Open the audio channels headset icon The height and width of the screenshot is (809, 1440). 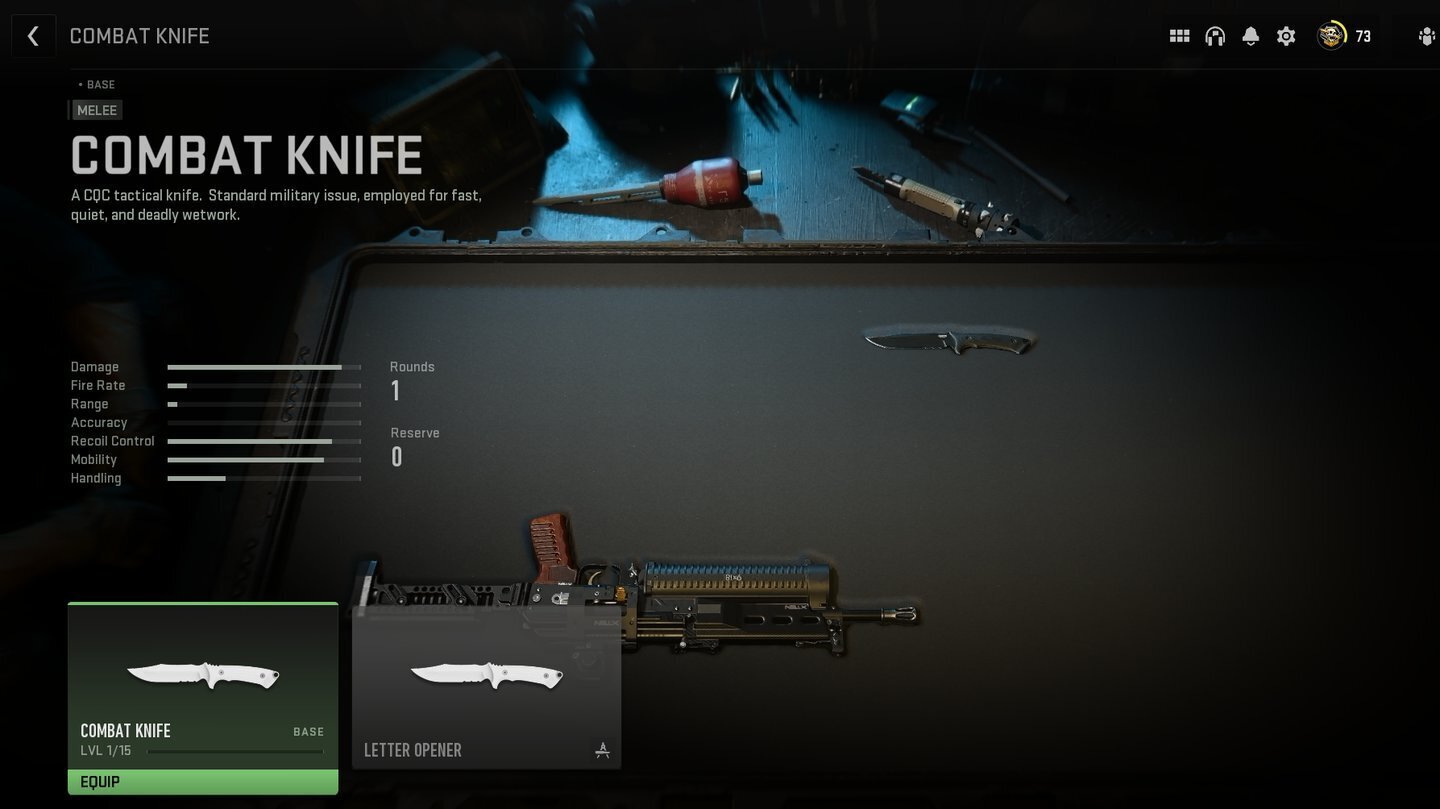coord(1214,35)
